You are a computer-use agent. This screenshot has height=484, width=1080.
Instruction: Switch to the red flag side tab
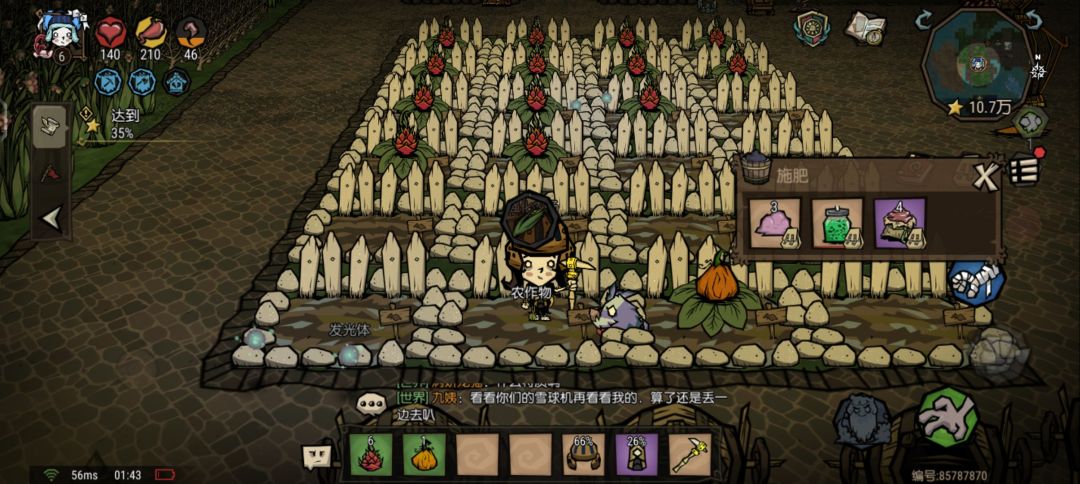[x=50, y=172]
